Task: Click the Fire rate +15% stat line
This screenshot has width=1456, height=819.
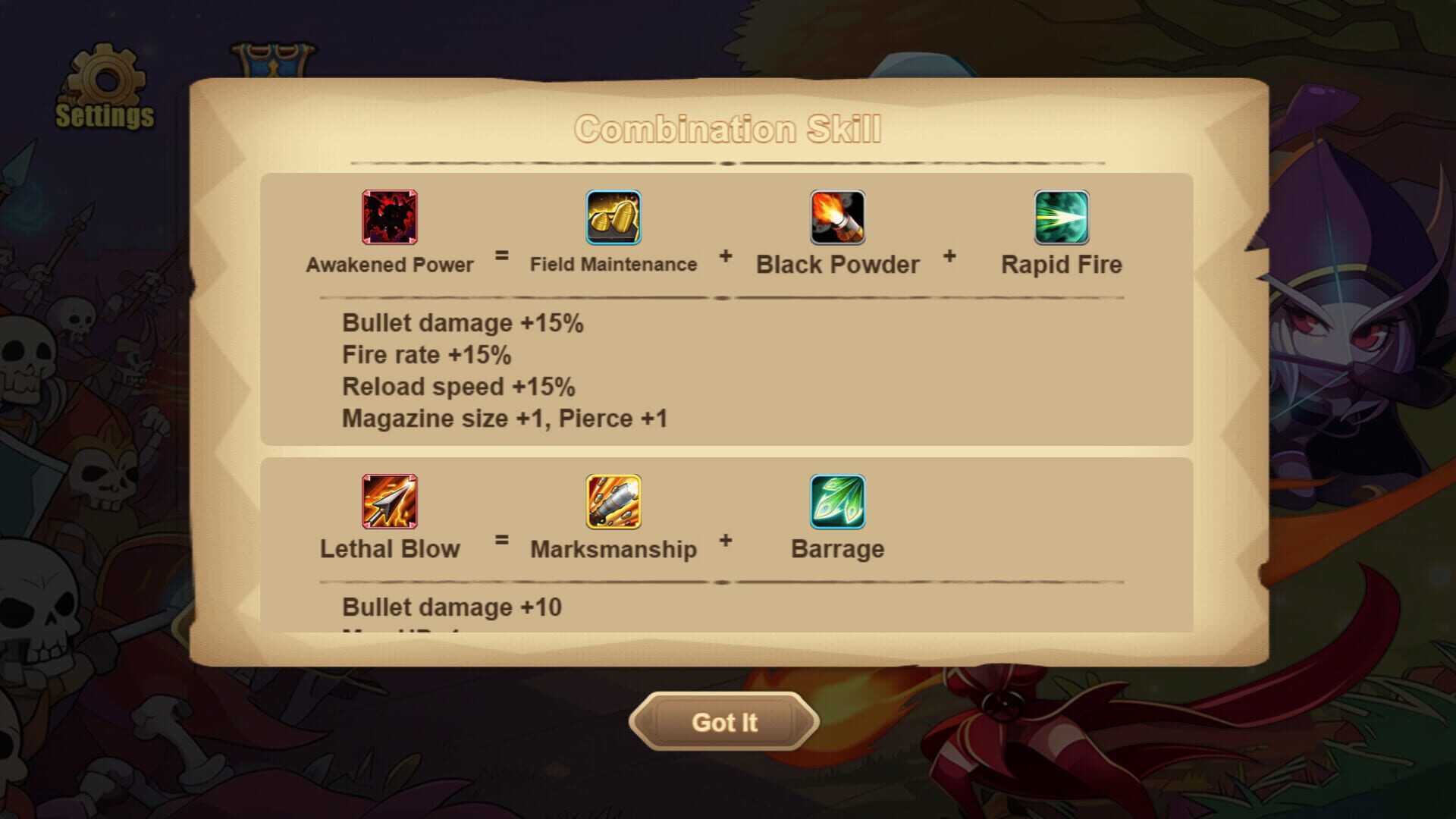Action: point(427,354)
